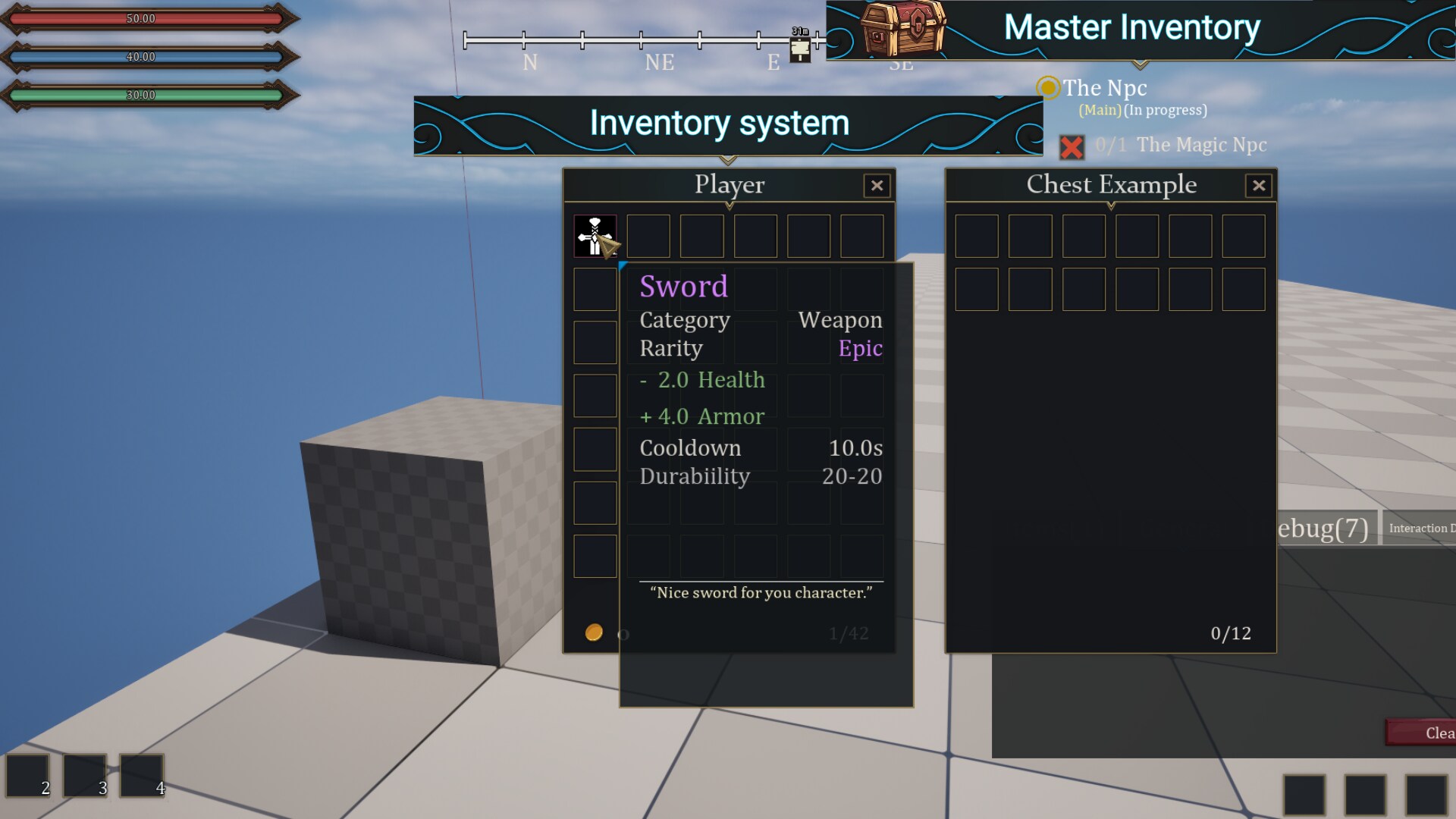The image size is (1456, 819).
Task: Click the red X icon beside The Magic Npc objective
Action: [1073, 148]
